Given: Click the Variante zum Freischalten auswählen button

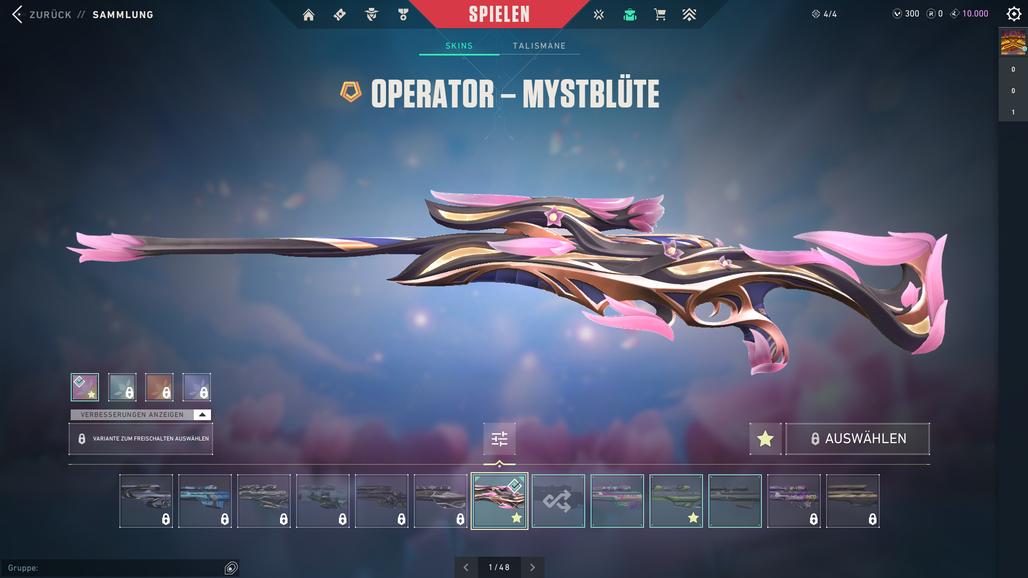Looking at the screenshot, I should click(x=141, y=439).
